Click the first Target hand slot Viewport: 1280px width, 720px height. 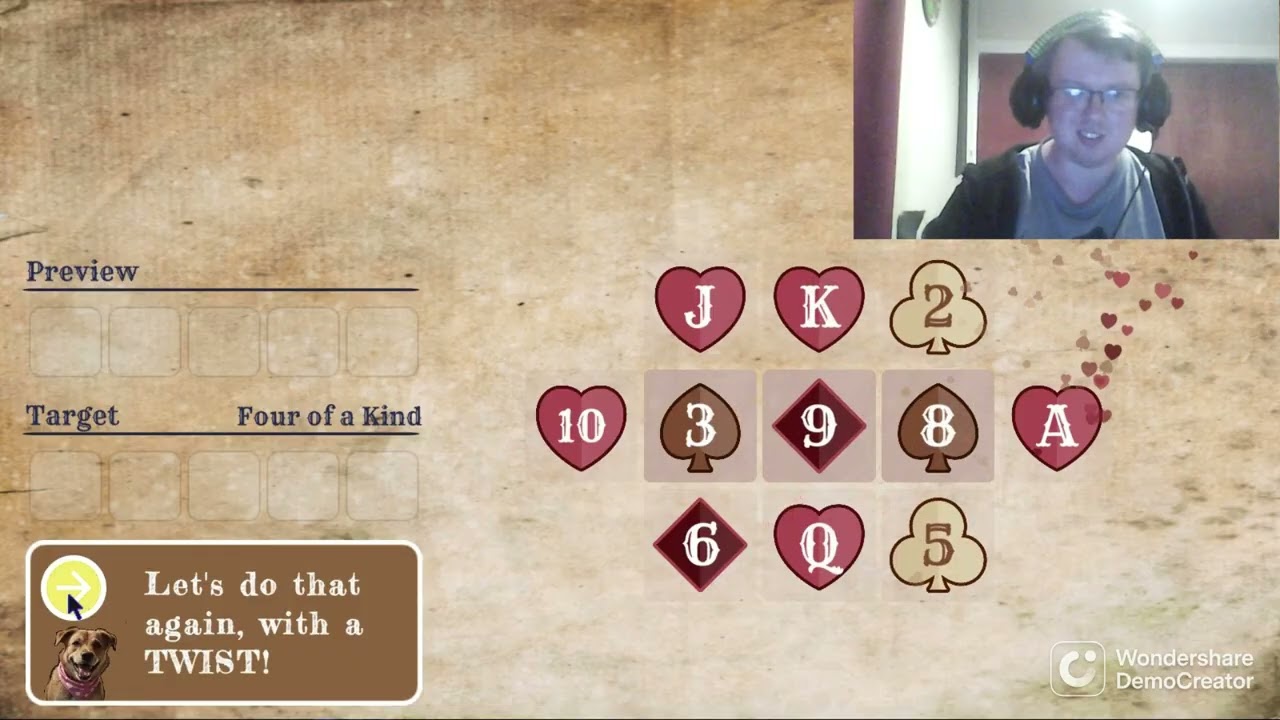click(64, 485)
